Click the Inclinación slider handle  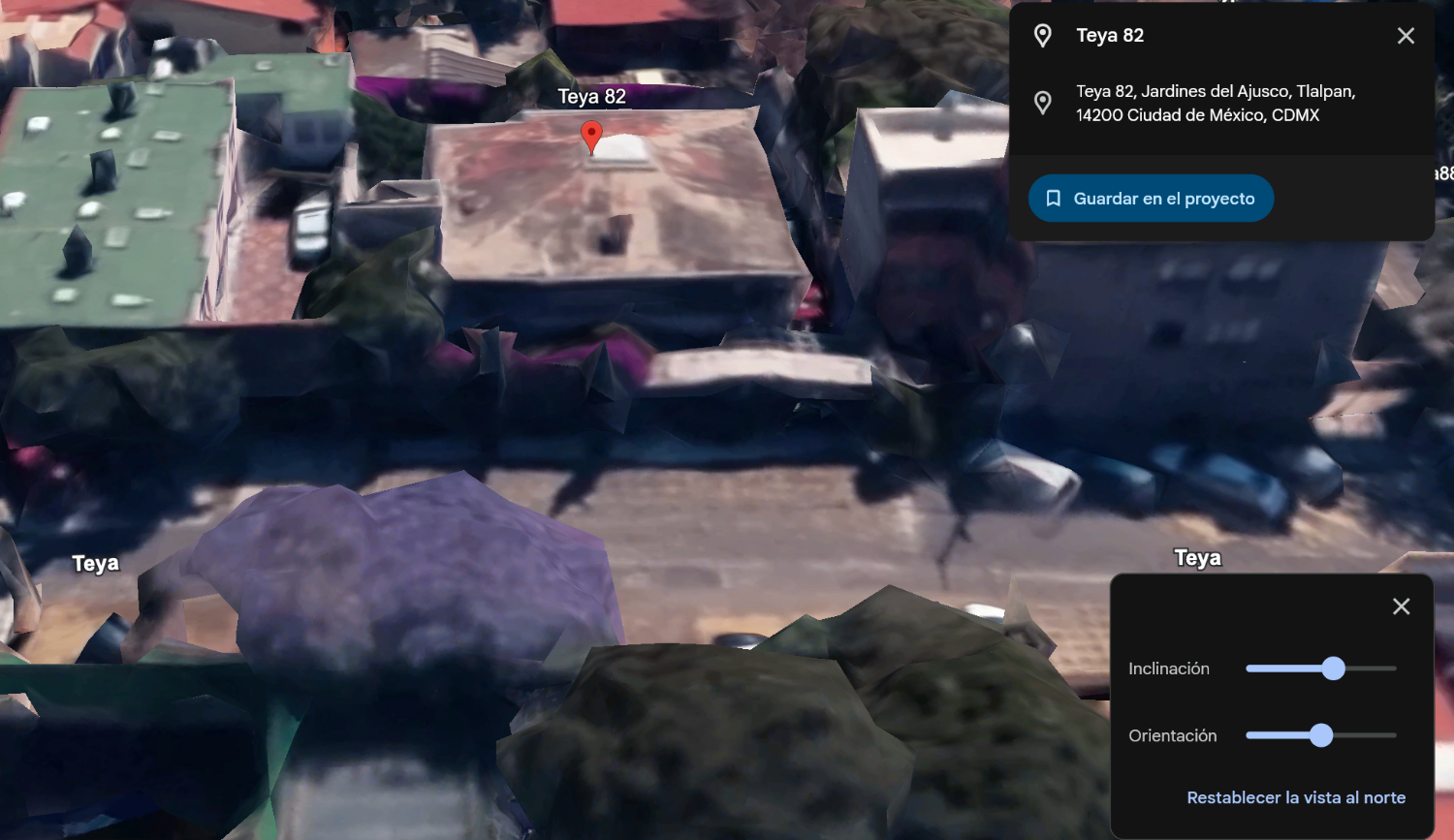[x=1334, y=669]
